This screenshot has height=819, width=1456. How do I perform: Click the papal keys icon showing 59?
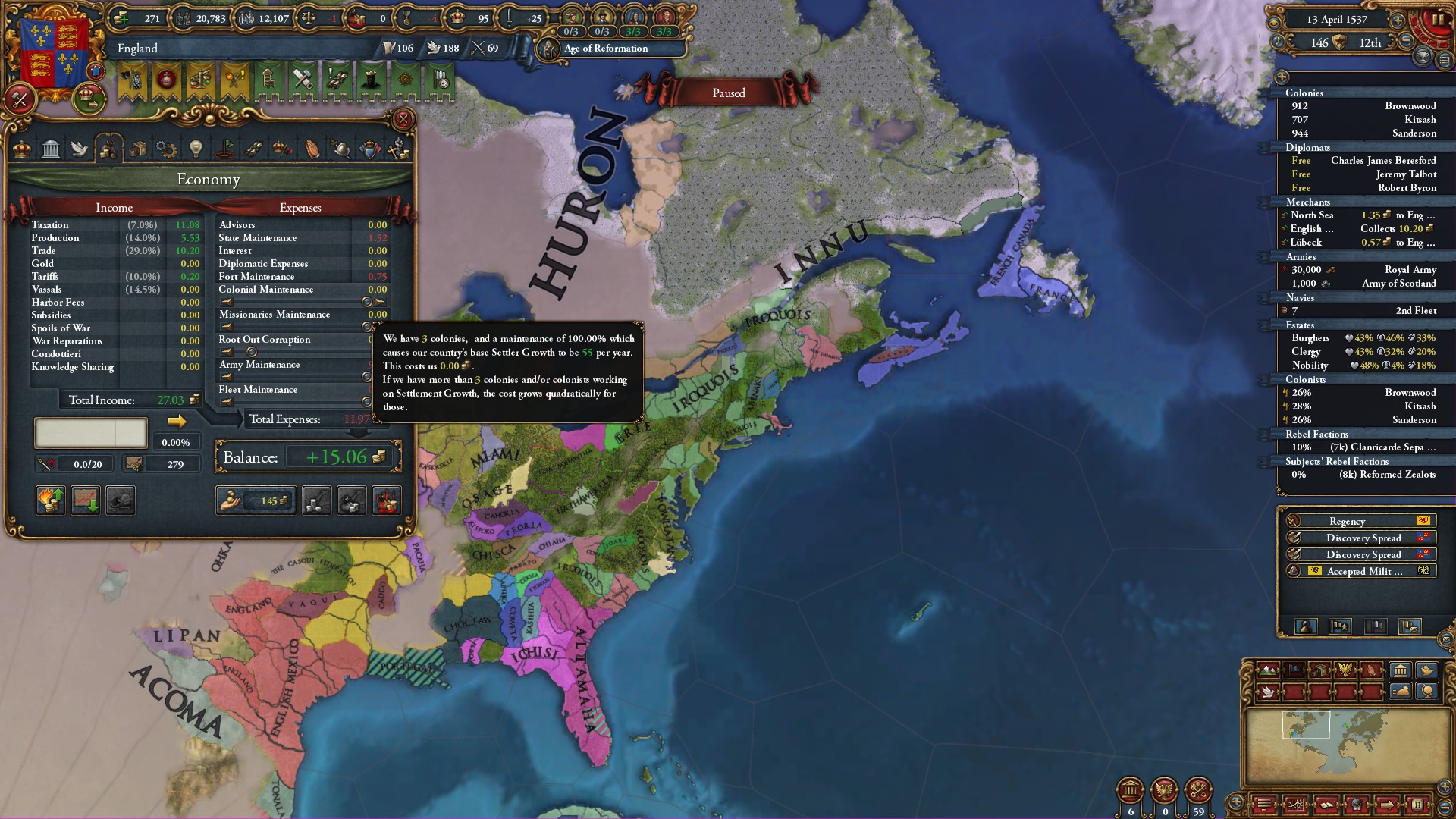tap(1198, 790)
